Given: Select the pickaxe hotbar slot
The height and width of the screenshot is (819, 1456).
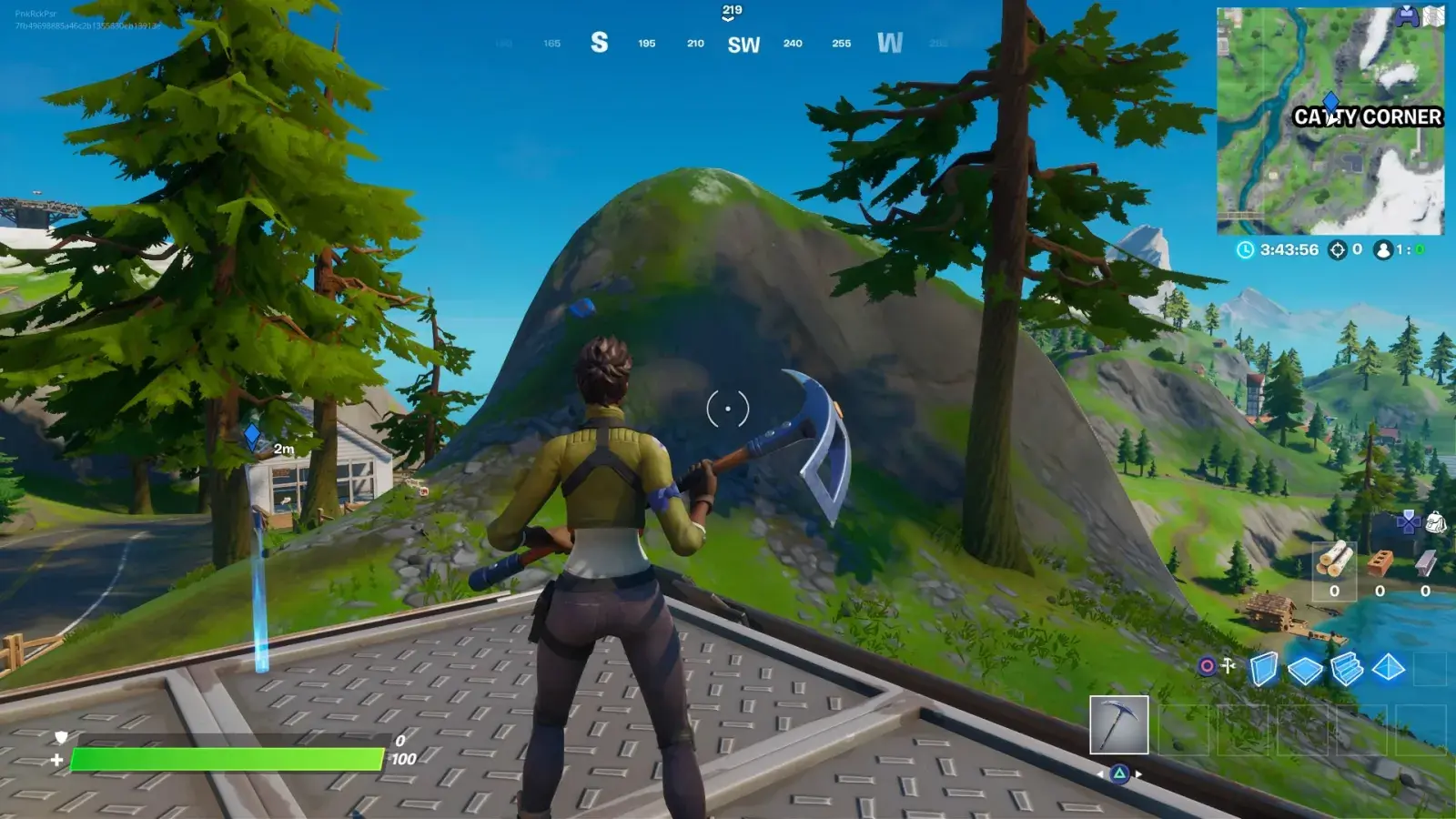Looking at the screenshot, I should (1118, 725).
